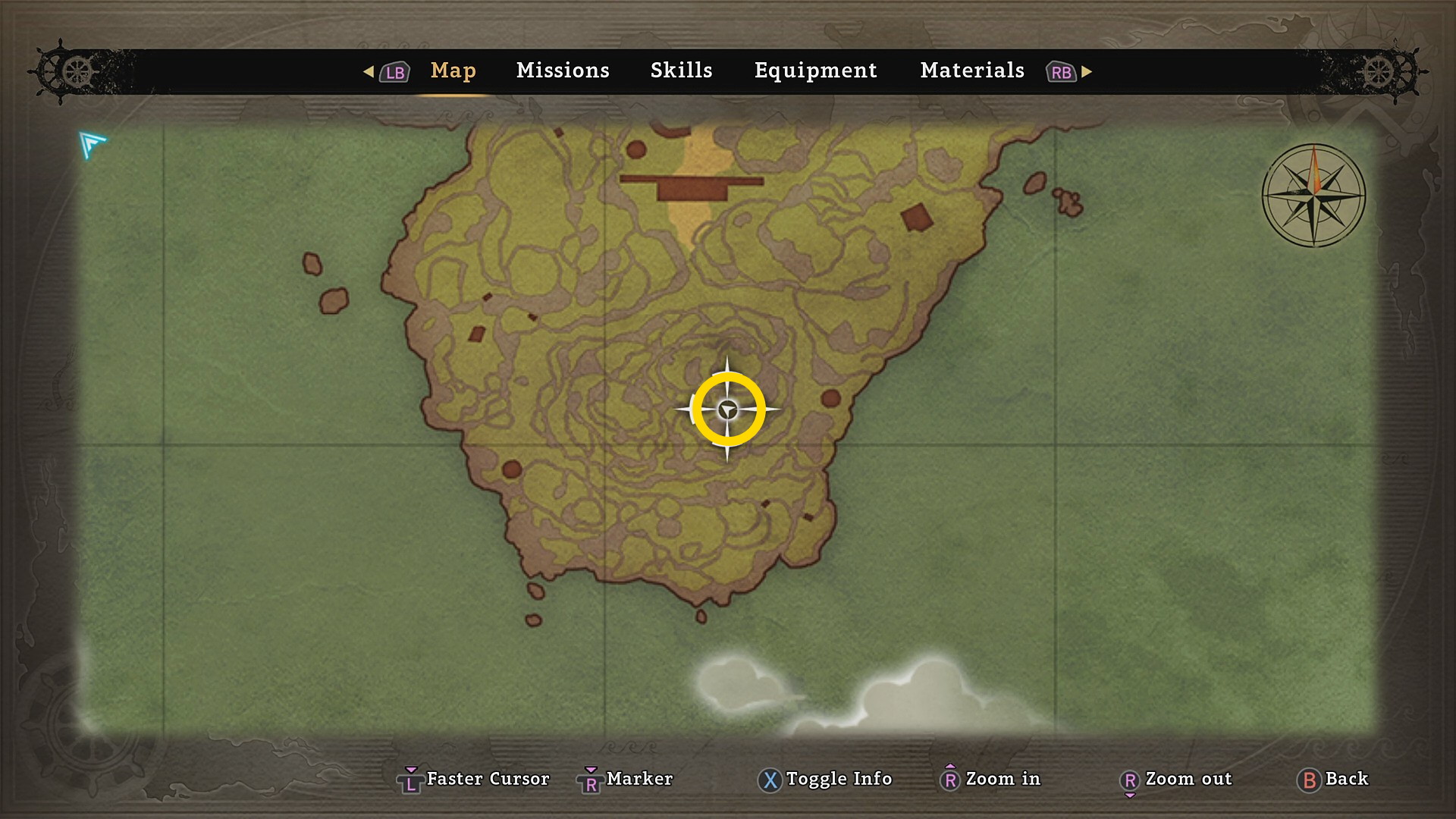Switch to the Skills tab
Viewport: 1456px width, 819px height.
681,71
